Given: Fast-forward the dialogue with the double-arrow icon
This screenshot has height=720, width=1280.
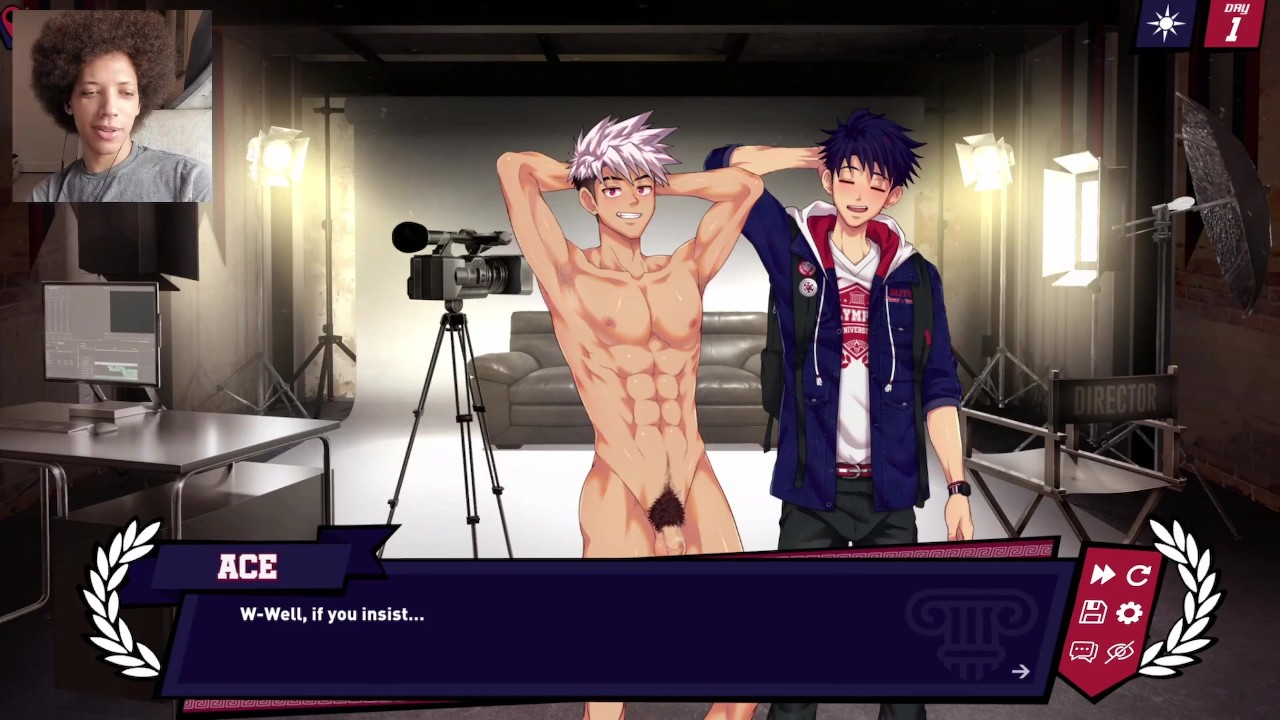Looking at the screenshot, I should tap(1102, 575).
